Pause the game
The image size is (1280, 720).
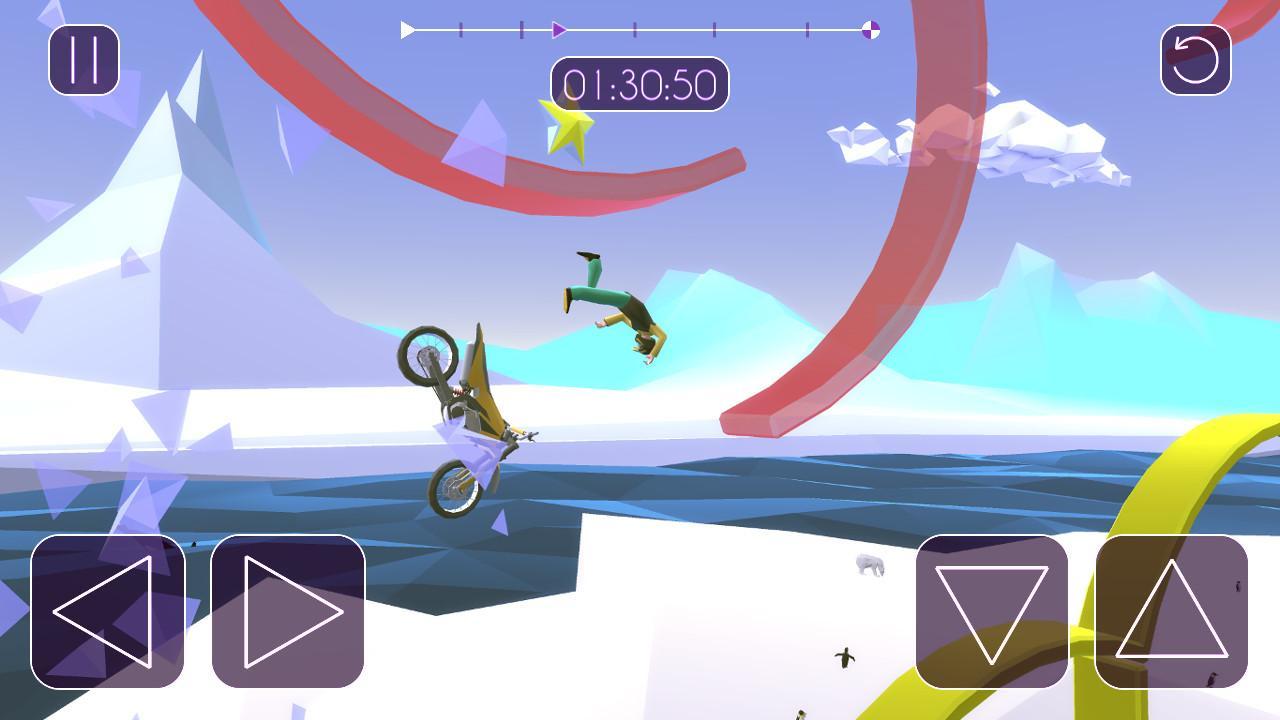point(84,60)
